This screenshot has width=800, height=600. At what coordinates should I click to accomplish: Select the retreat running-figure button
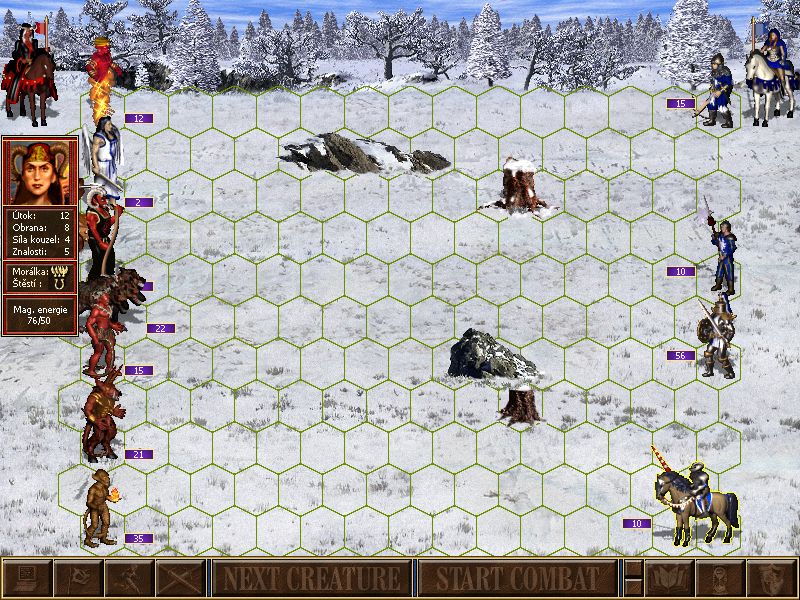pos(129,578)
